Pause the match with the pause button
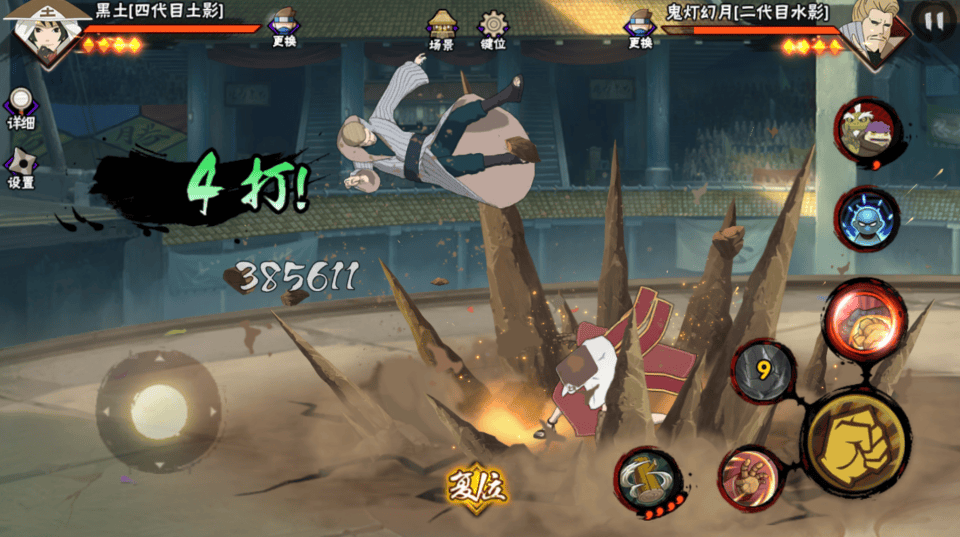 (934, 20)
